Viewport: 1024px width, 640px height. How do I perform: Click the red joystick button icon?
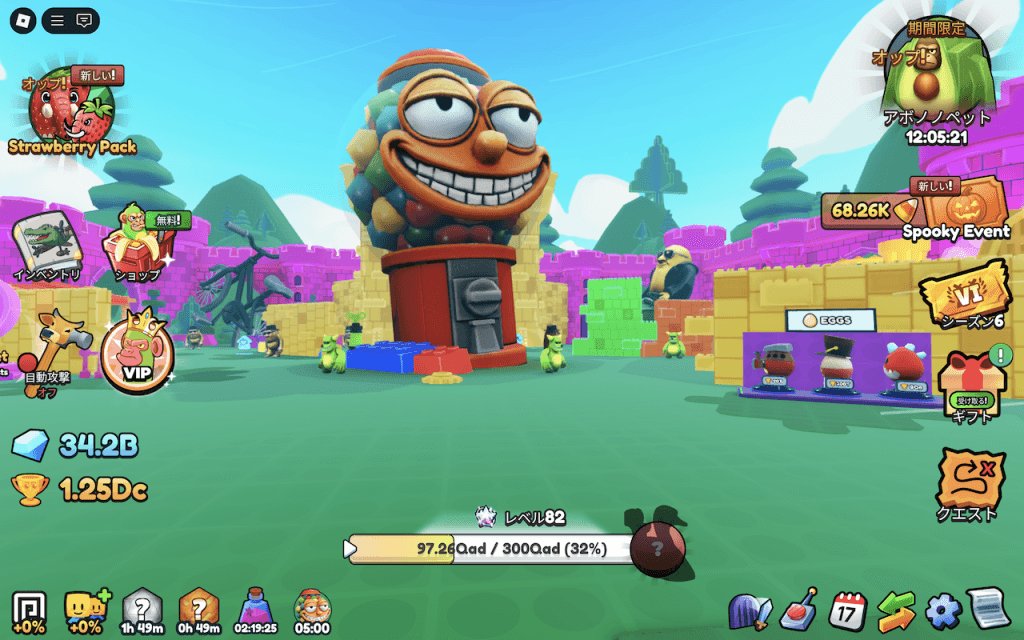800,609
